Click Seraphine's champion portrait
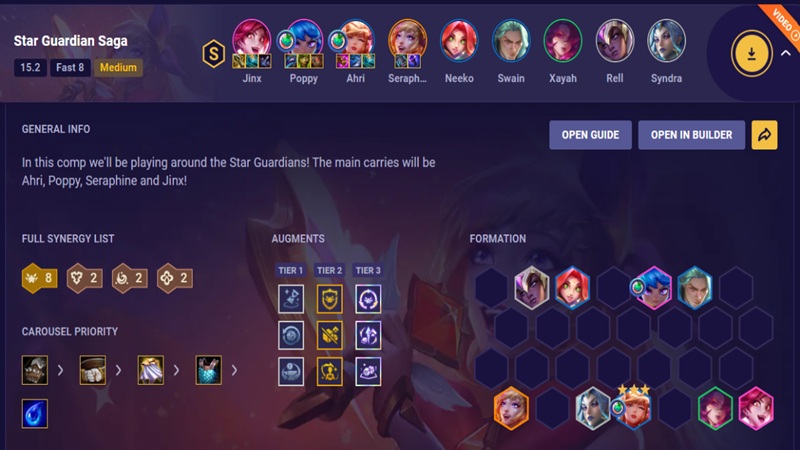This screenshot has height=450, width=800. [407, 40]
